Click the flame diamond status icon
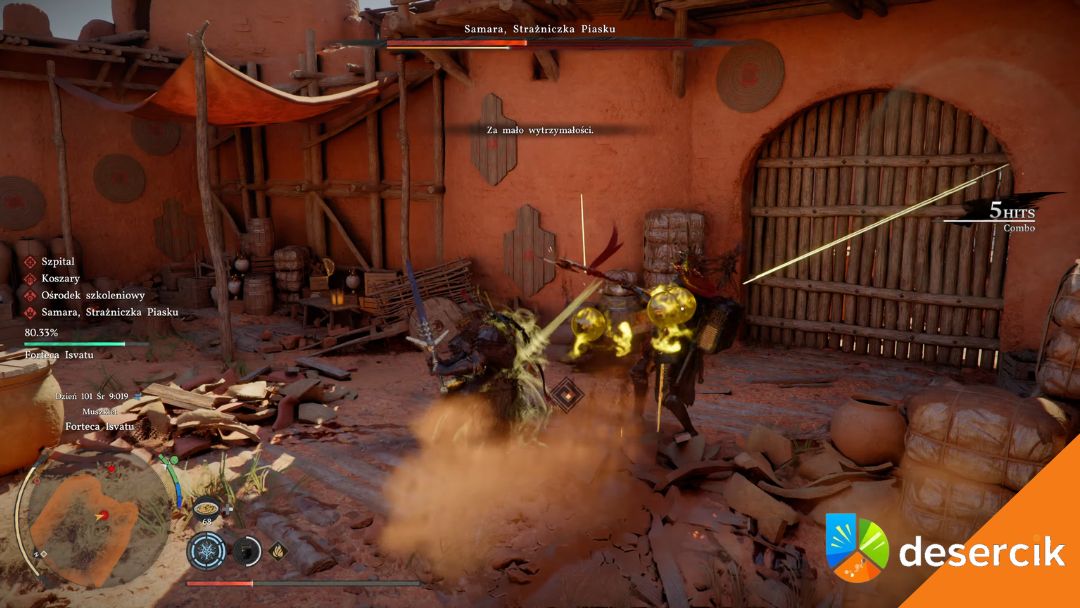The image size is (1080, 608). tap(277, 548)
